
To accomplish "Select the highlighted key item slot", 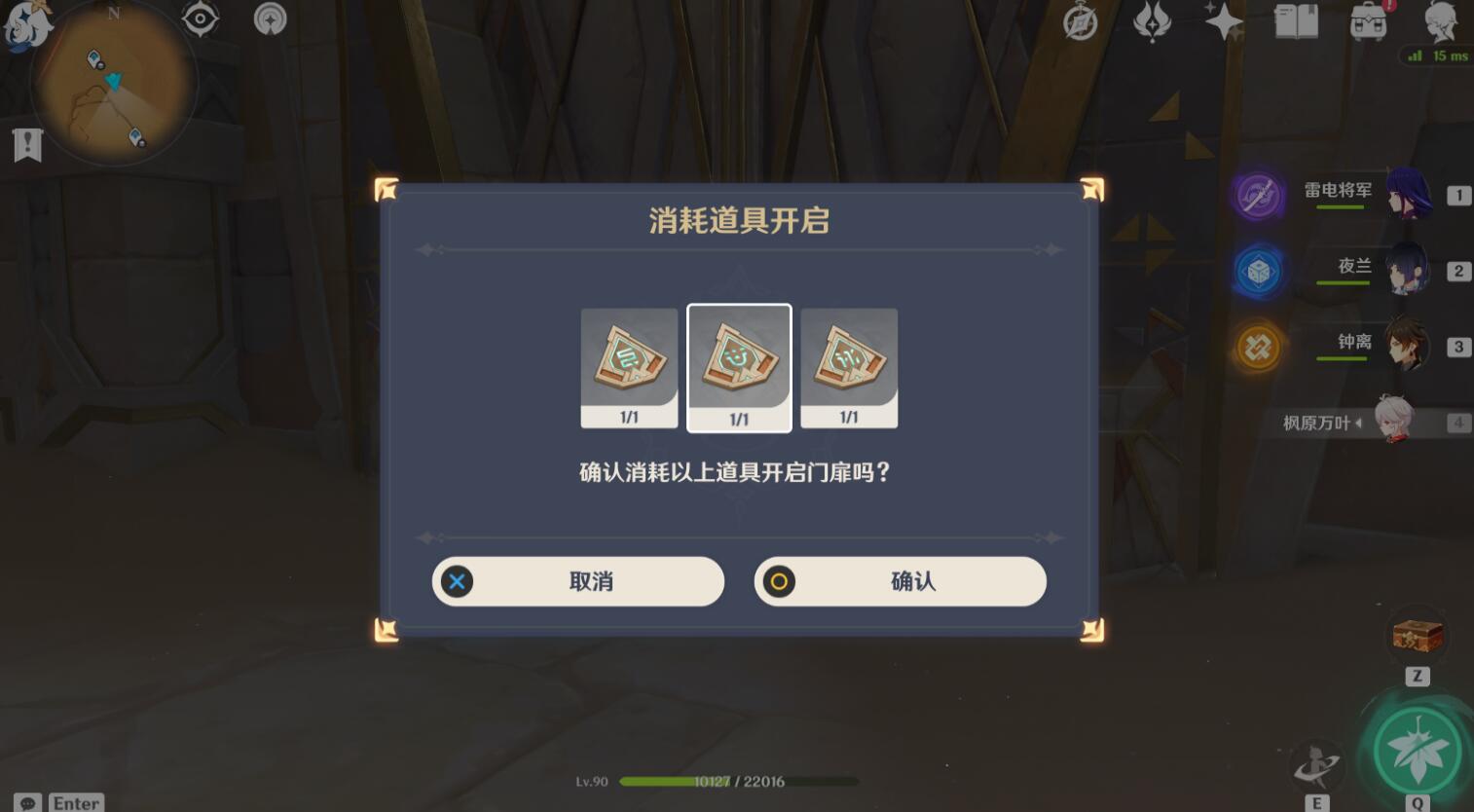I will (x=739, y=367).
